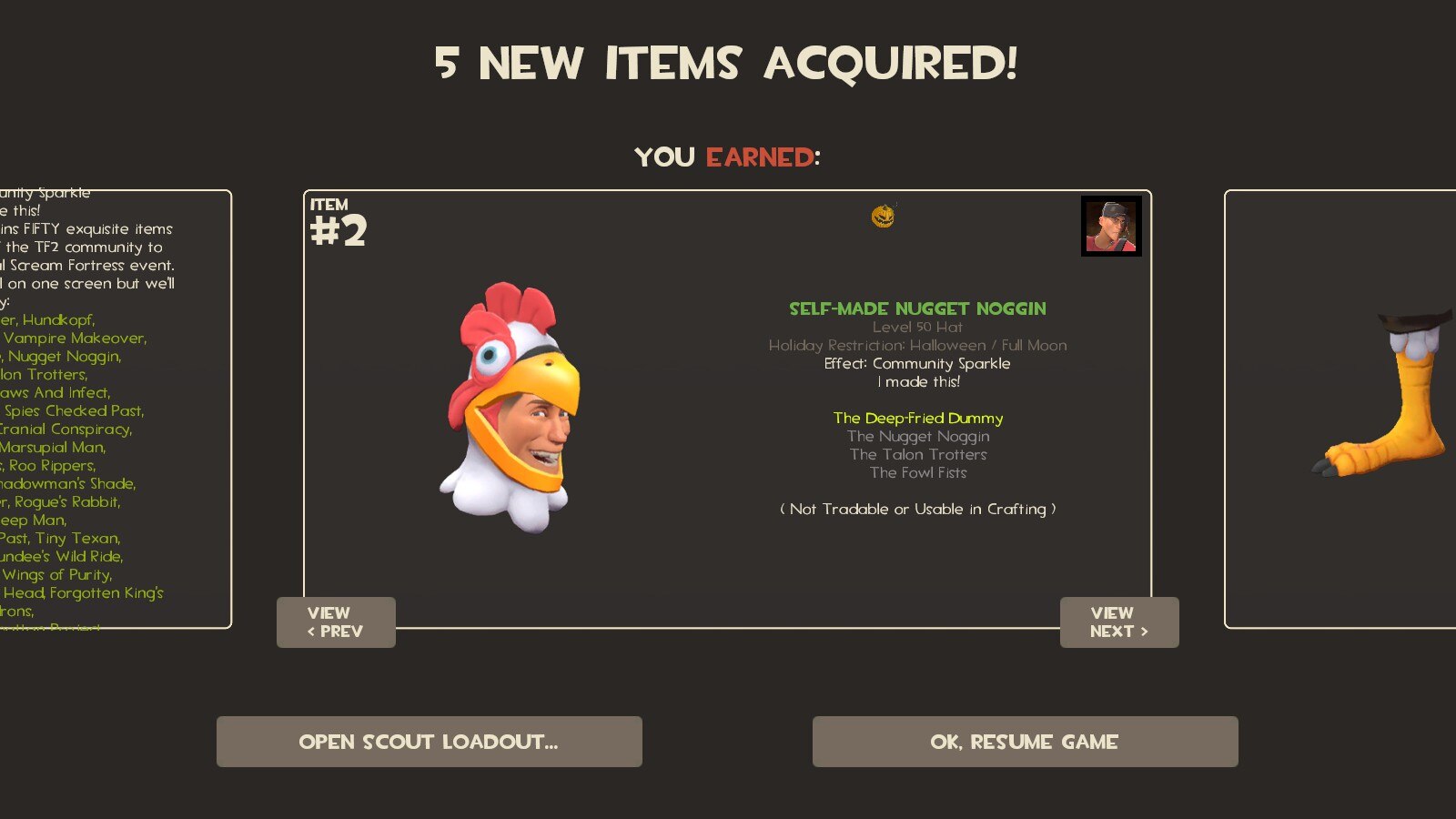This screenshot has width=1456, height=819.
Task: View the previous acquired item
Action: [x=336, y=622]
